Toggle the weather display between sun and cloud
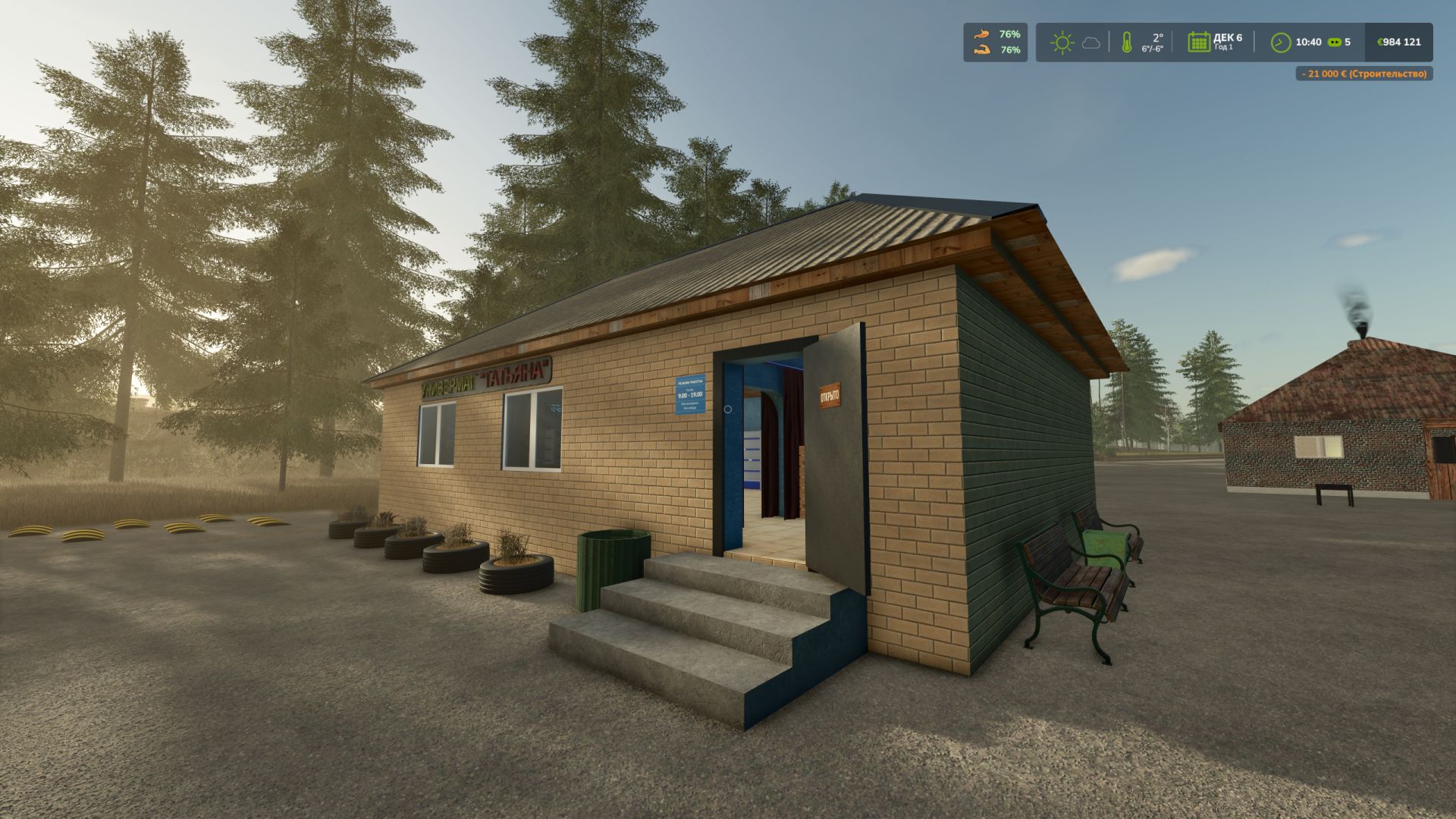The height and width of the screenshot is (819, 1456). (1075, 43)
